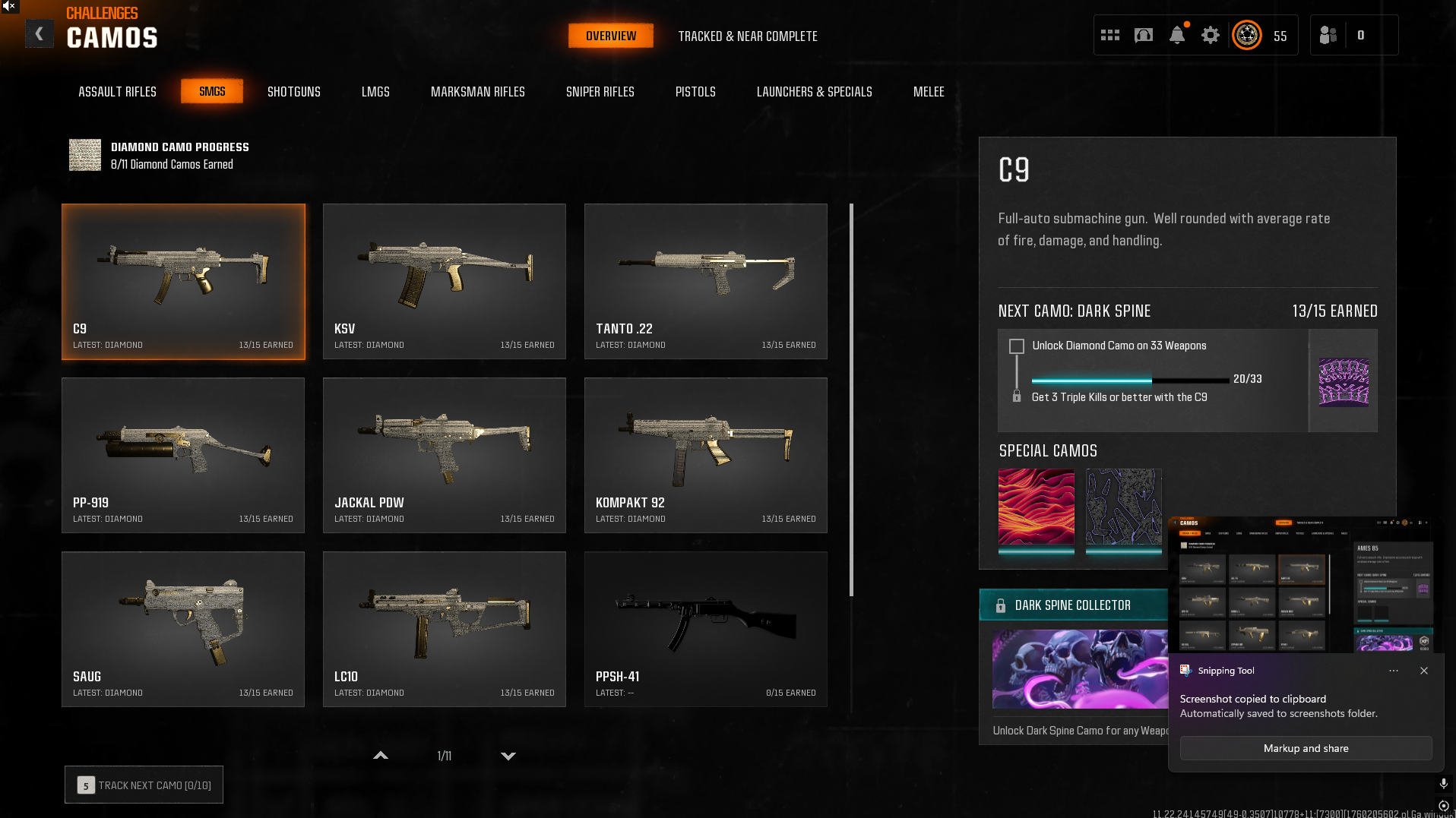Pick the PP-919 weapon tile
Screen dimensions: 1456x818
coord(182,455)
